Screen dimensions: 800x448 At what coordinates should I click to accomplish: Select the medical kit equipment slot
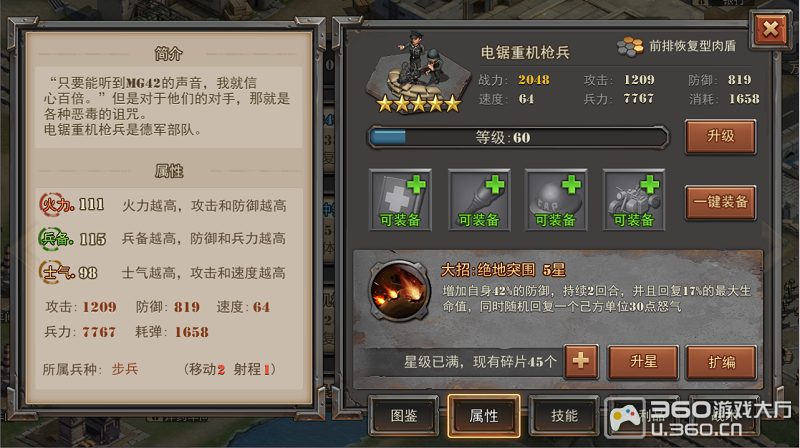pyautogui.click(x=401, y=200)
